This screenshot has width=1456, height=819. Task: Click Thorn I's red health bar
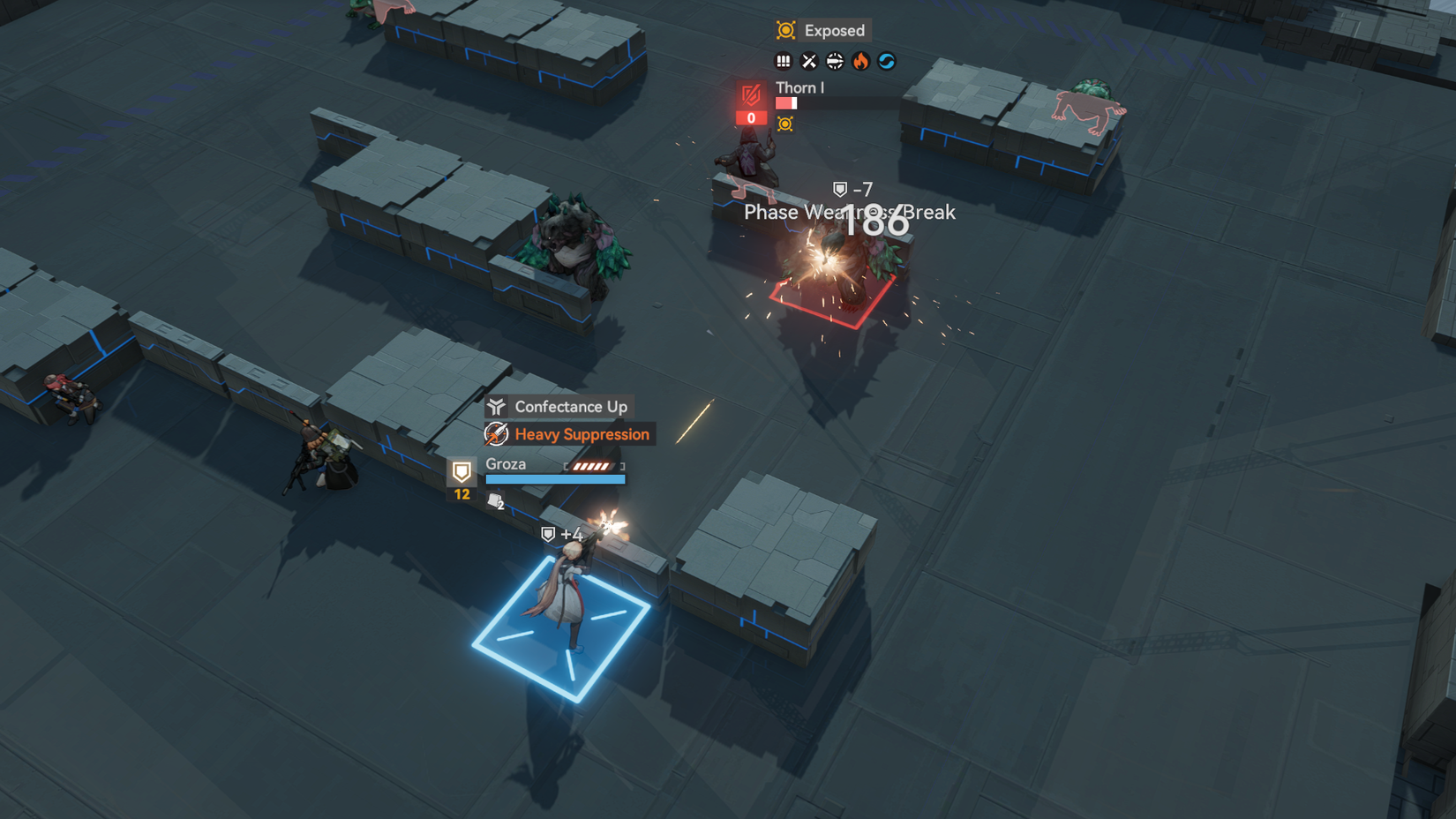coord(785,101)
